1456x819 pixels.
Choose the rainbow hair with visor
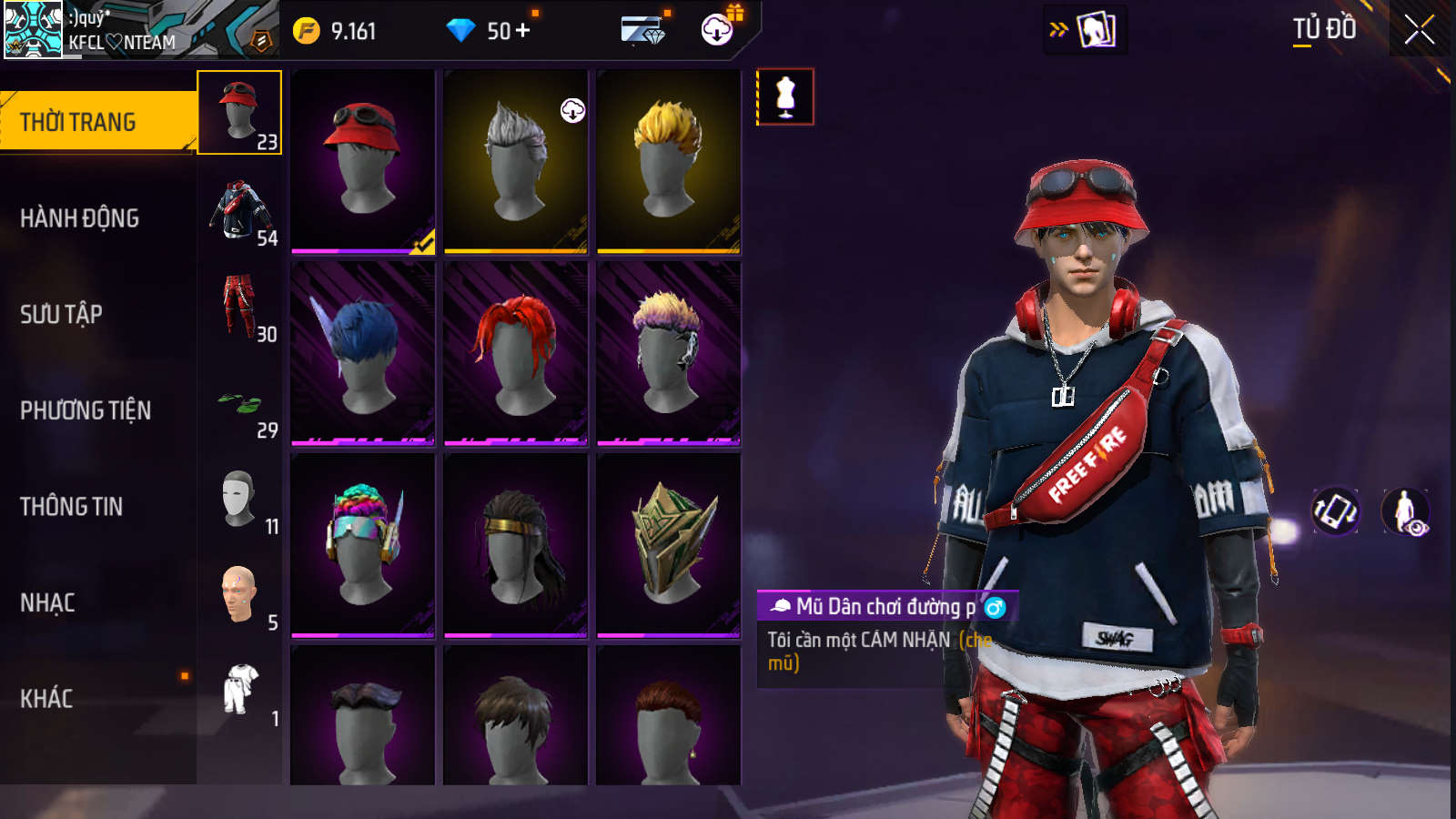click(363, 545)
